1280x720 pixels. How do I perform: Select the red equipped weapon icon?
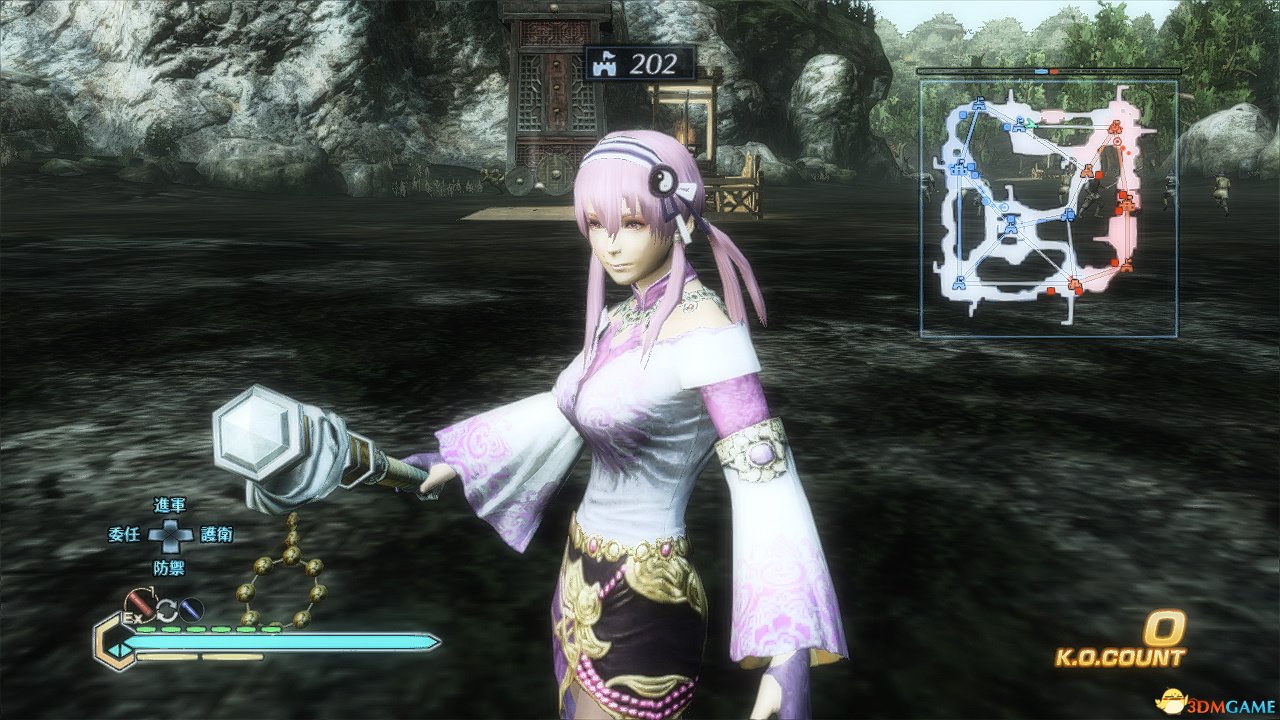(x=139, y=605)
